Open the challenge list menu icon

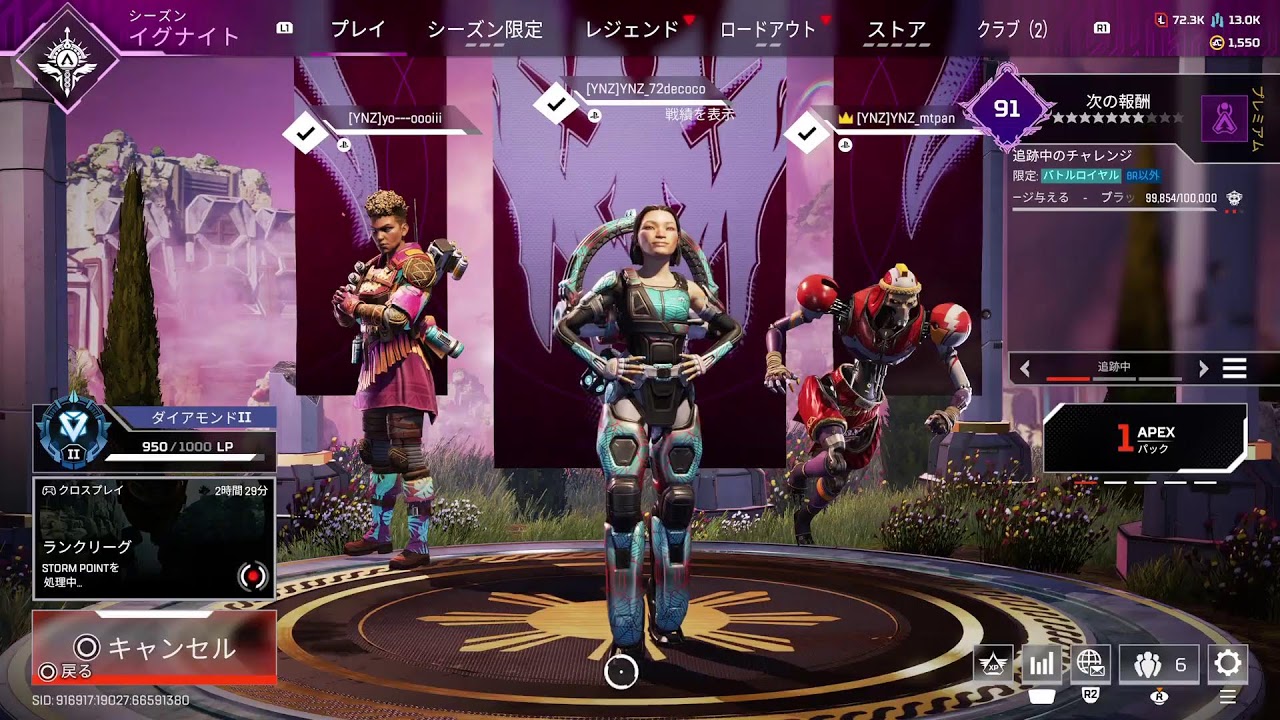[1235, 368]
